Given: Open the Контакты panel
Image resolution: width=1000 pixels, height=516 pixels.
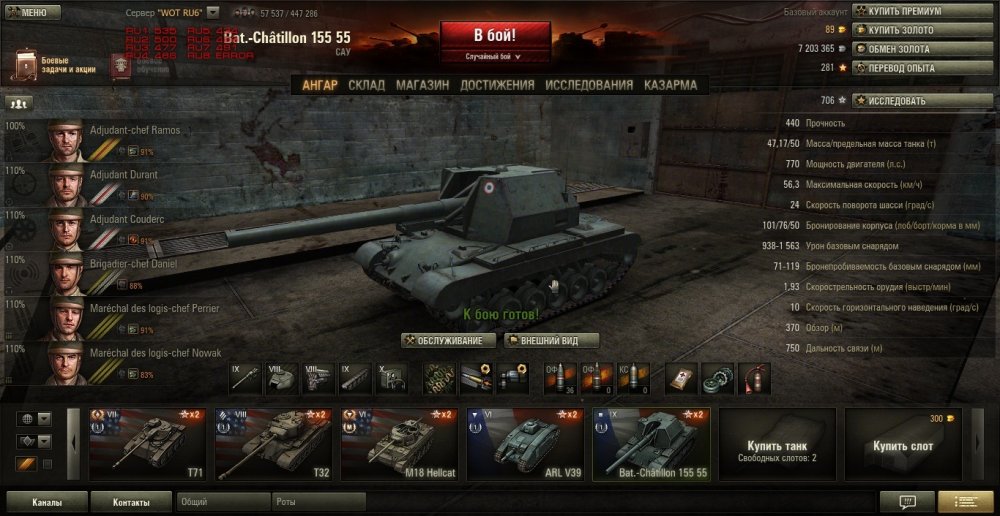Looking at the screenshot, I should coord(131,502).
